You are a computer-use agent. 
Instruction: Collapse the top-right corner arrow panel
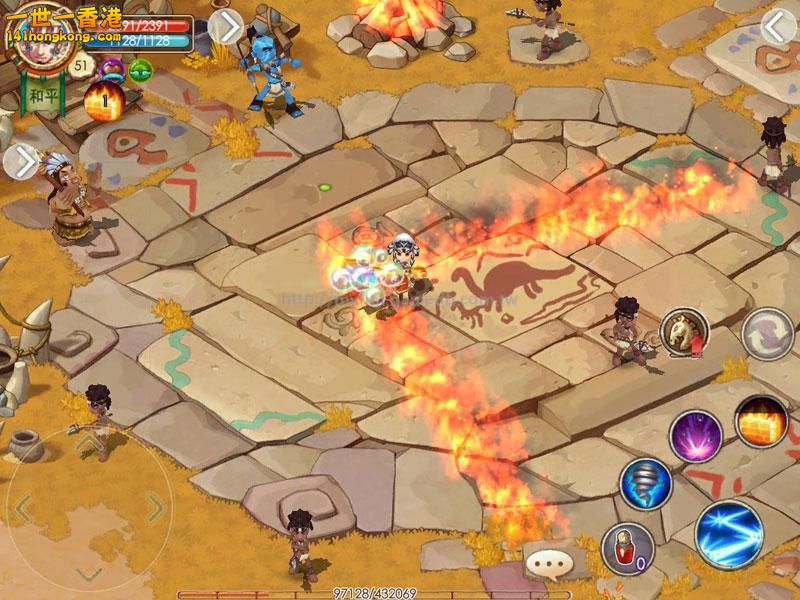778,28
